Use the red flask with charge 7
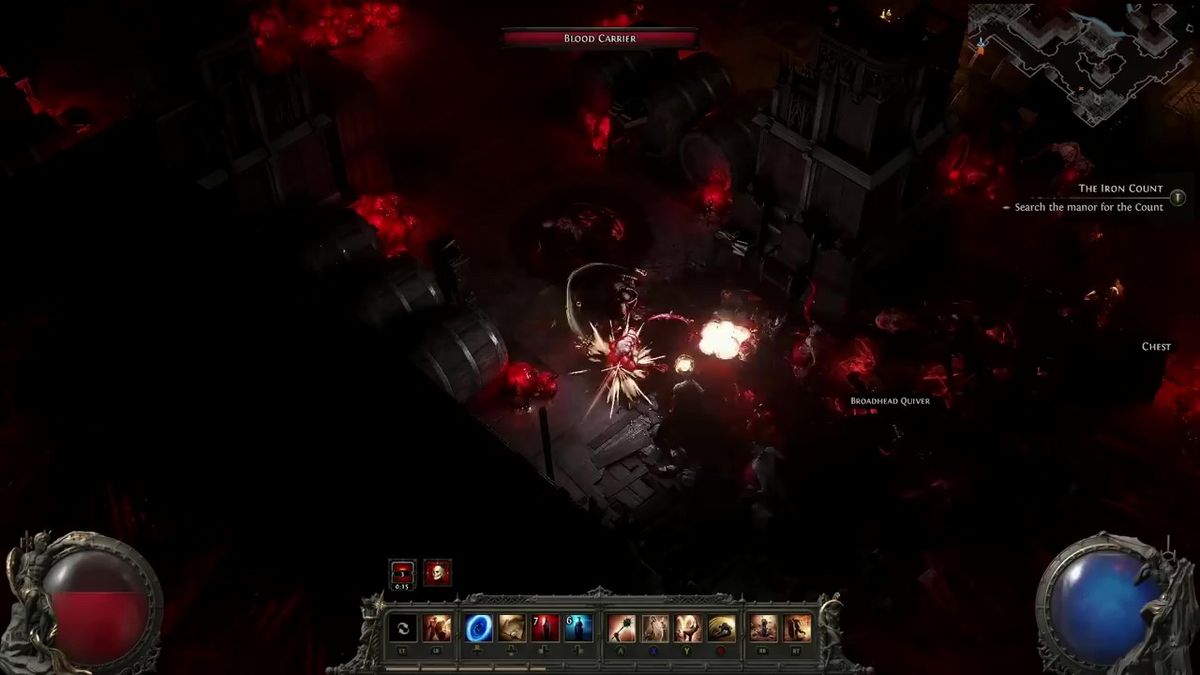Viewport: 1200px width, 675px height. pyautogui.click(x=545, y=628)
